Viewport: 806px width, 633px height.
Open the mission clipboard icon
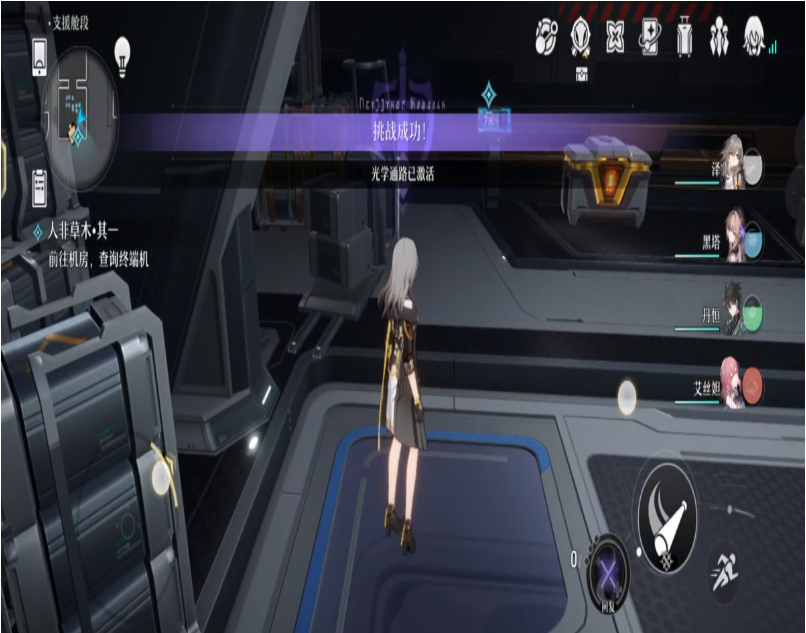pos(40,185)
